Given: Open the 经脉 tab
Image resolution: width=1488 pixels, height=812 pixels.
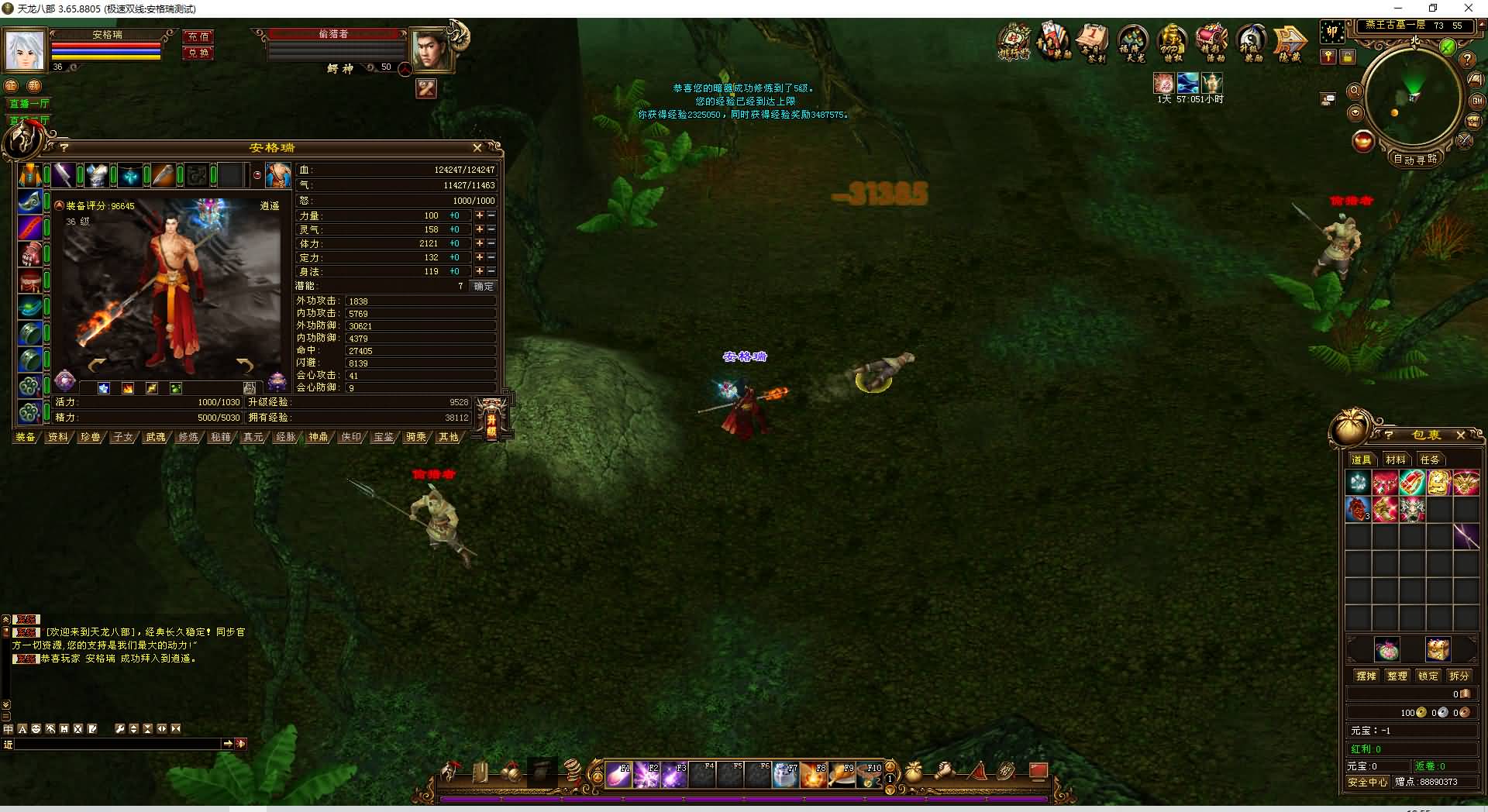Looking at the screenshot, I should (286, 437).
